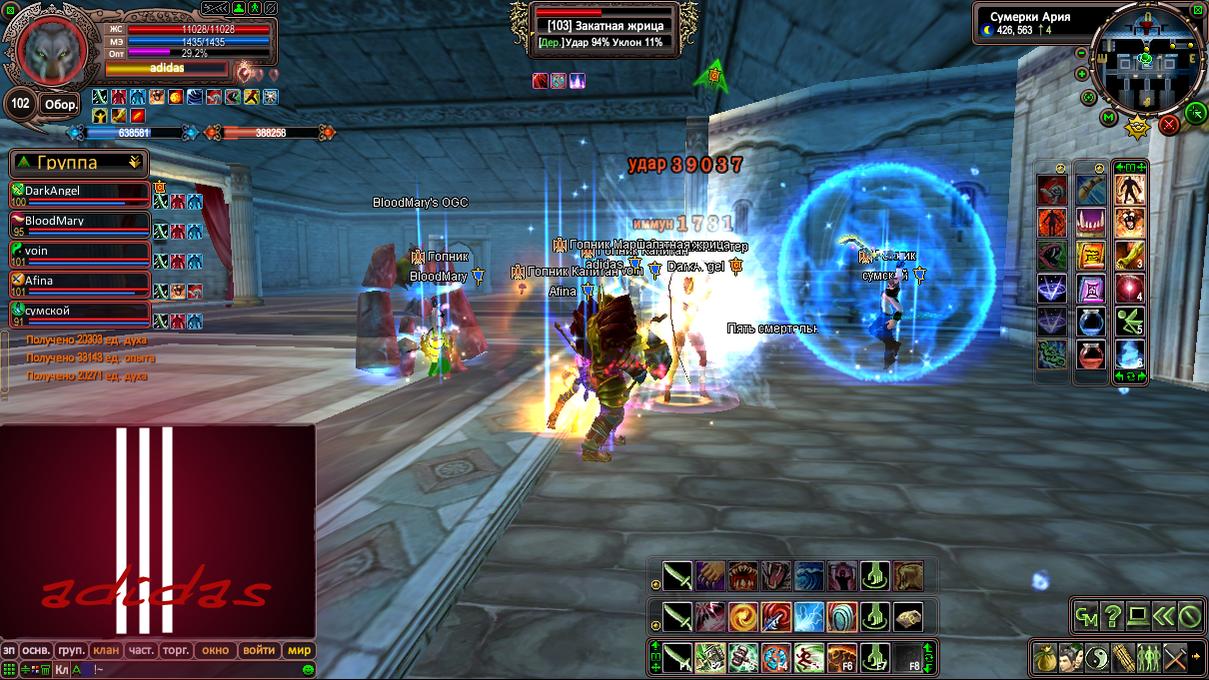The height and width of the screenshot is (680, 1209).
Task: Open the GM help button
Action: [1086, 616]
